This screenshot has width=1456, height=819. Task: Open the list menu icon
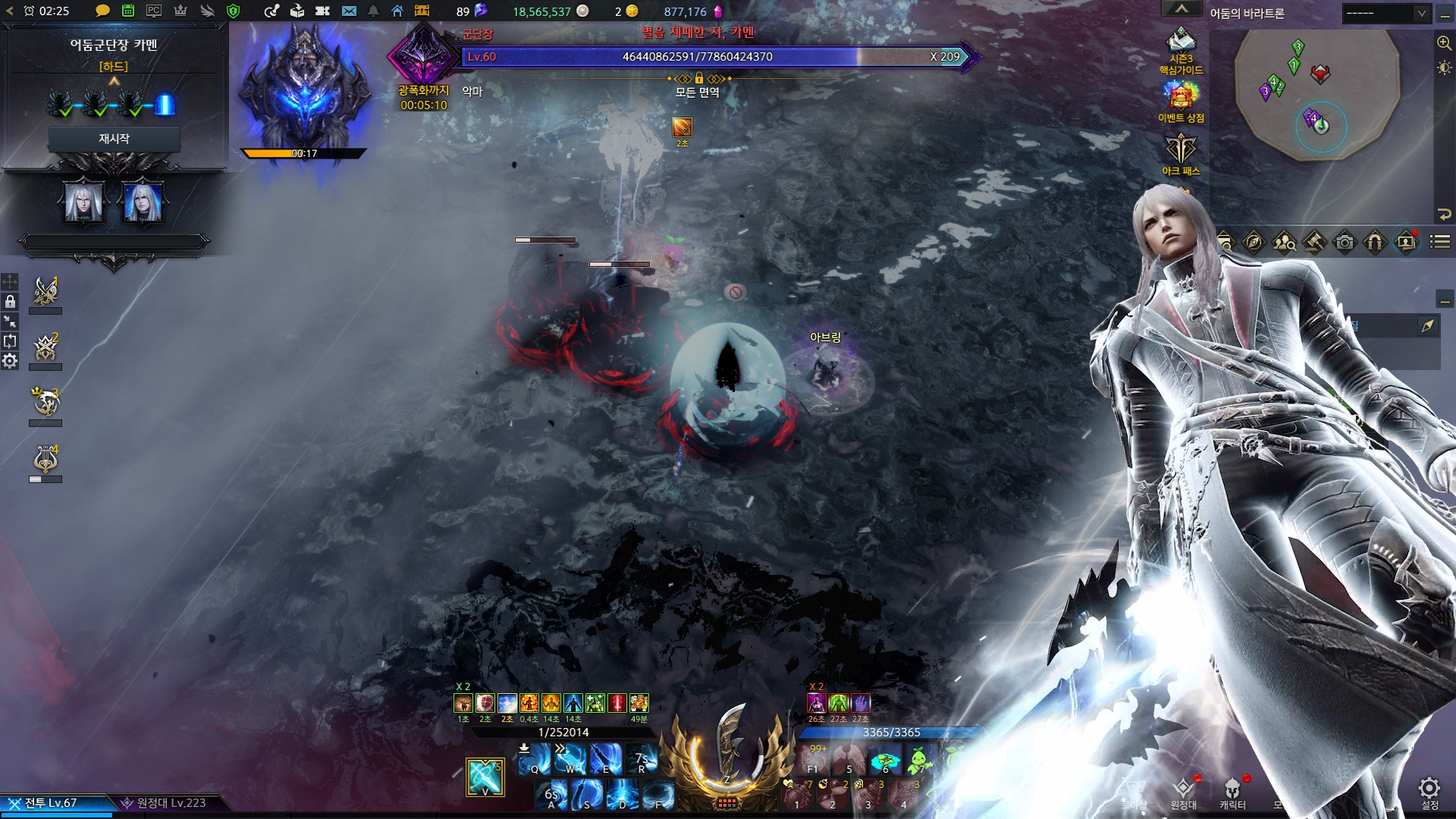pos(1440,243)
